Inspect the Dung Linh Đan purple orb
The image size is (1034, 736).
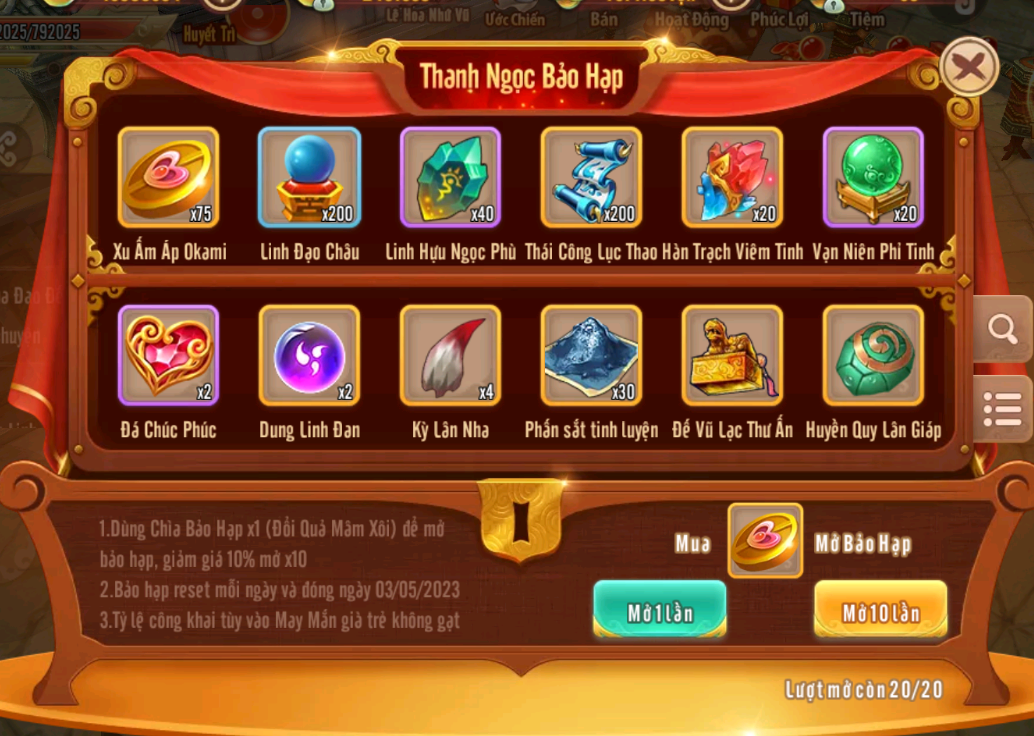point(309,355)
